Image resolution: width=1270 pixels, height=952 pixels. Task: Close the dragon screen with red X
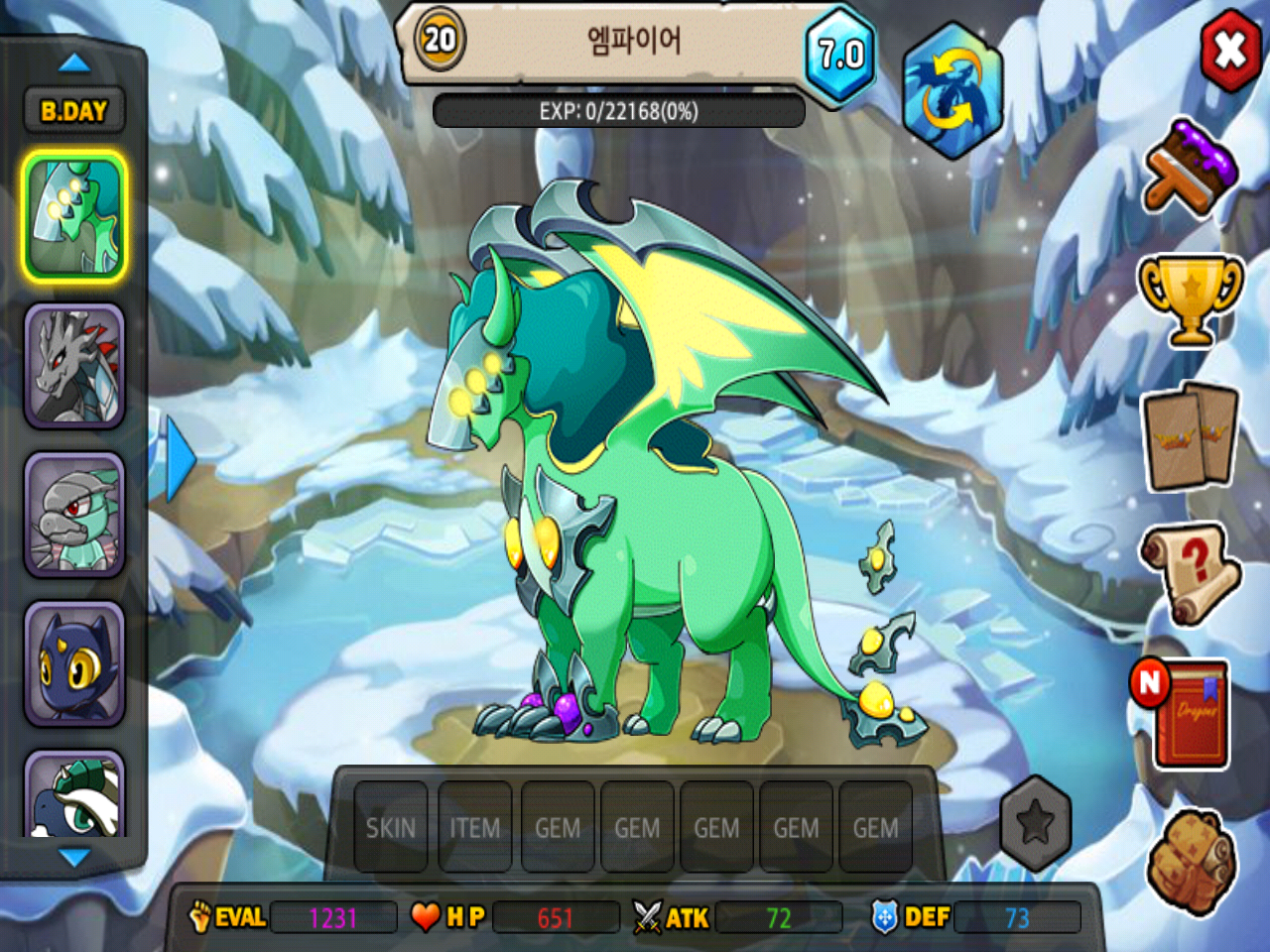[1230, 50]
